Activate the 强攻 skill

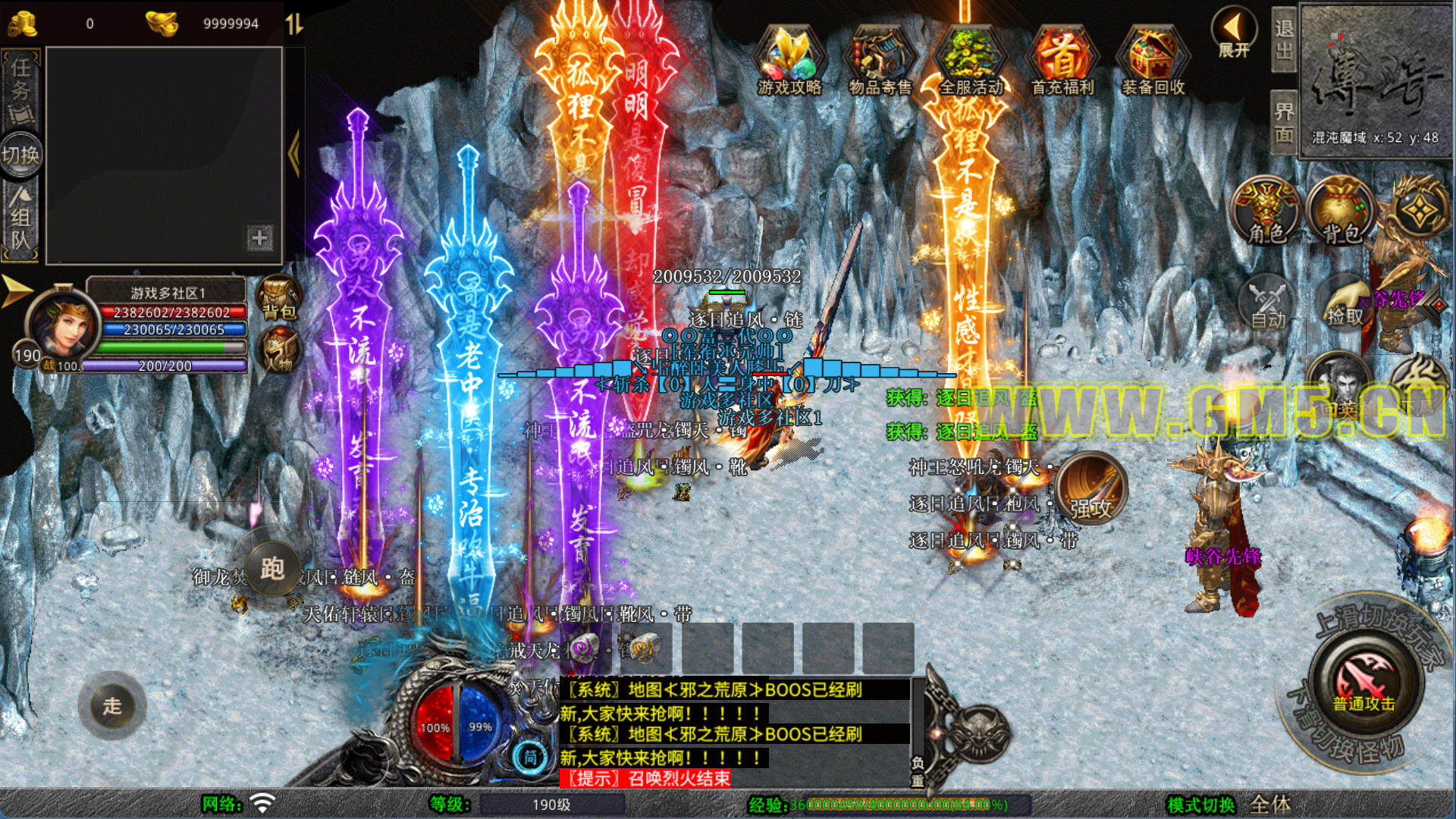pos(1090,489)
